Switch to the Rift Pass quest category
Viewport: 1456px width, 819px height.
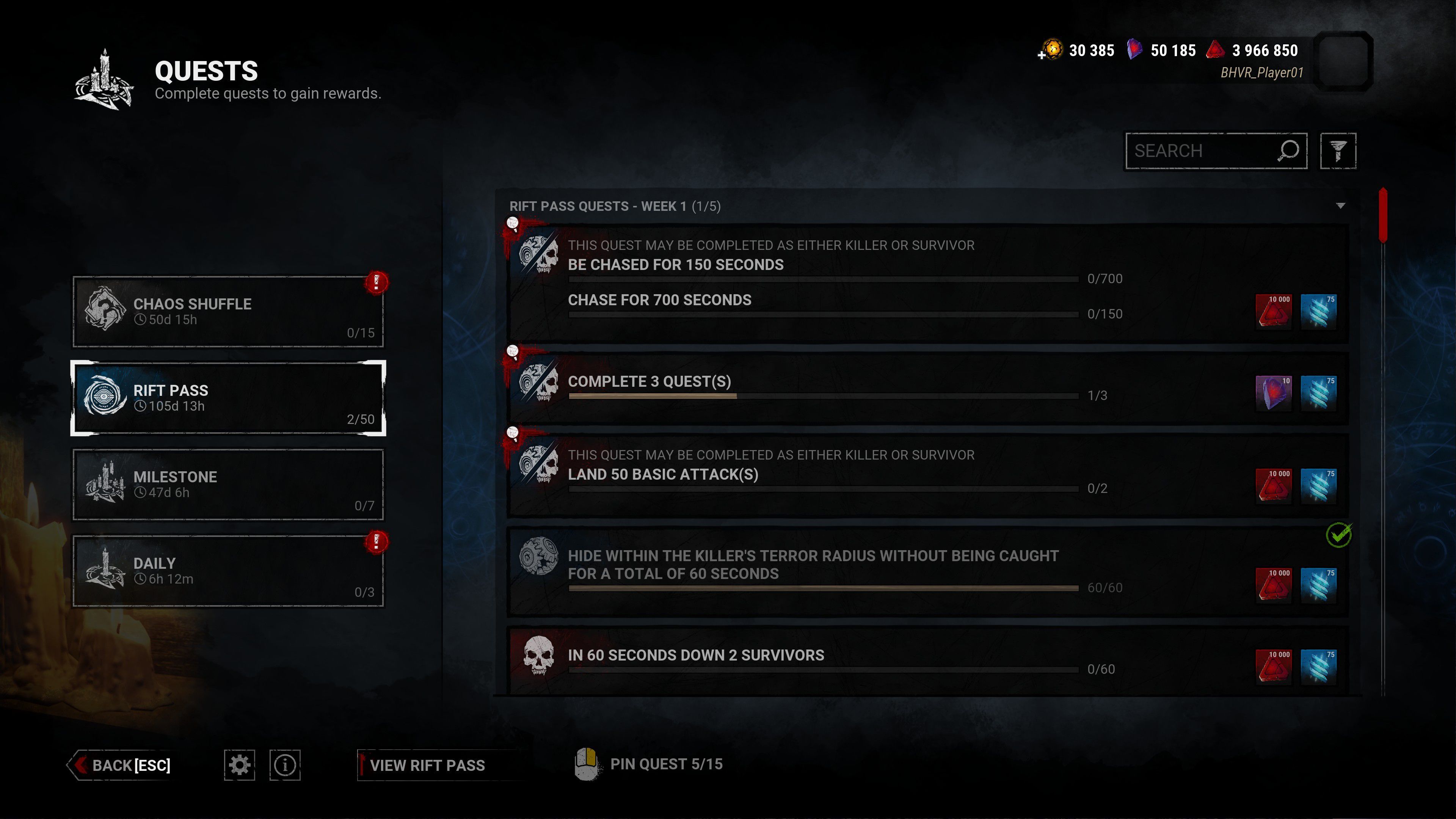[x=228, y=398]
